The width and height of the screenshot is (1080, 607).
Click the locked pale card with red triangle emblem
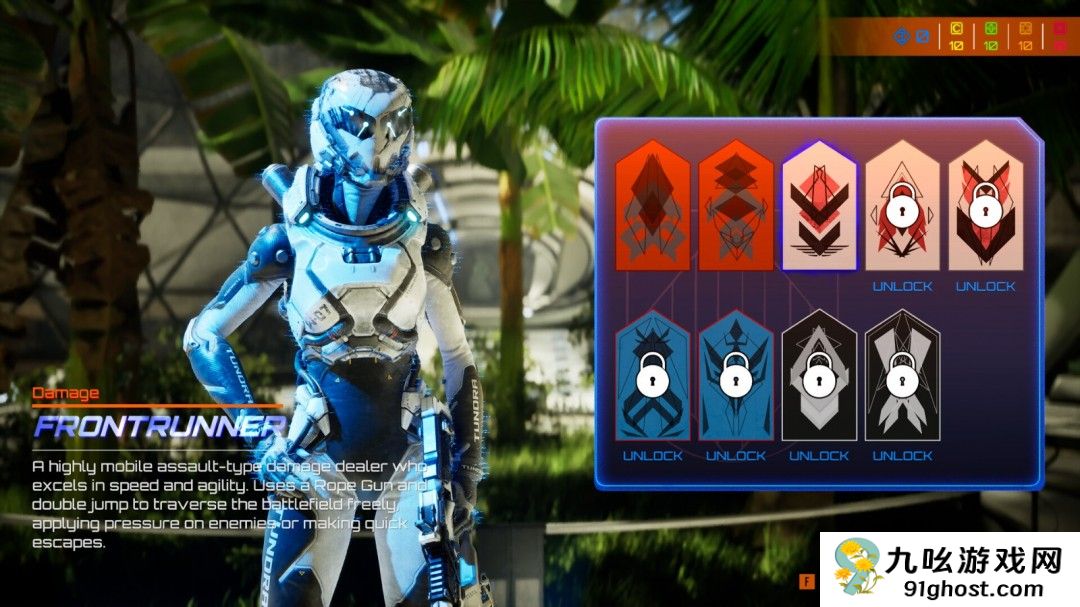(x=902, y=206)
